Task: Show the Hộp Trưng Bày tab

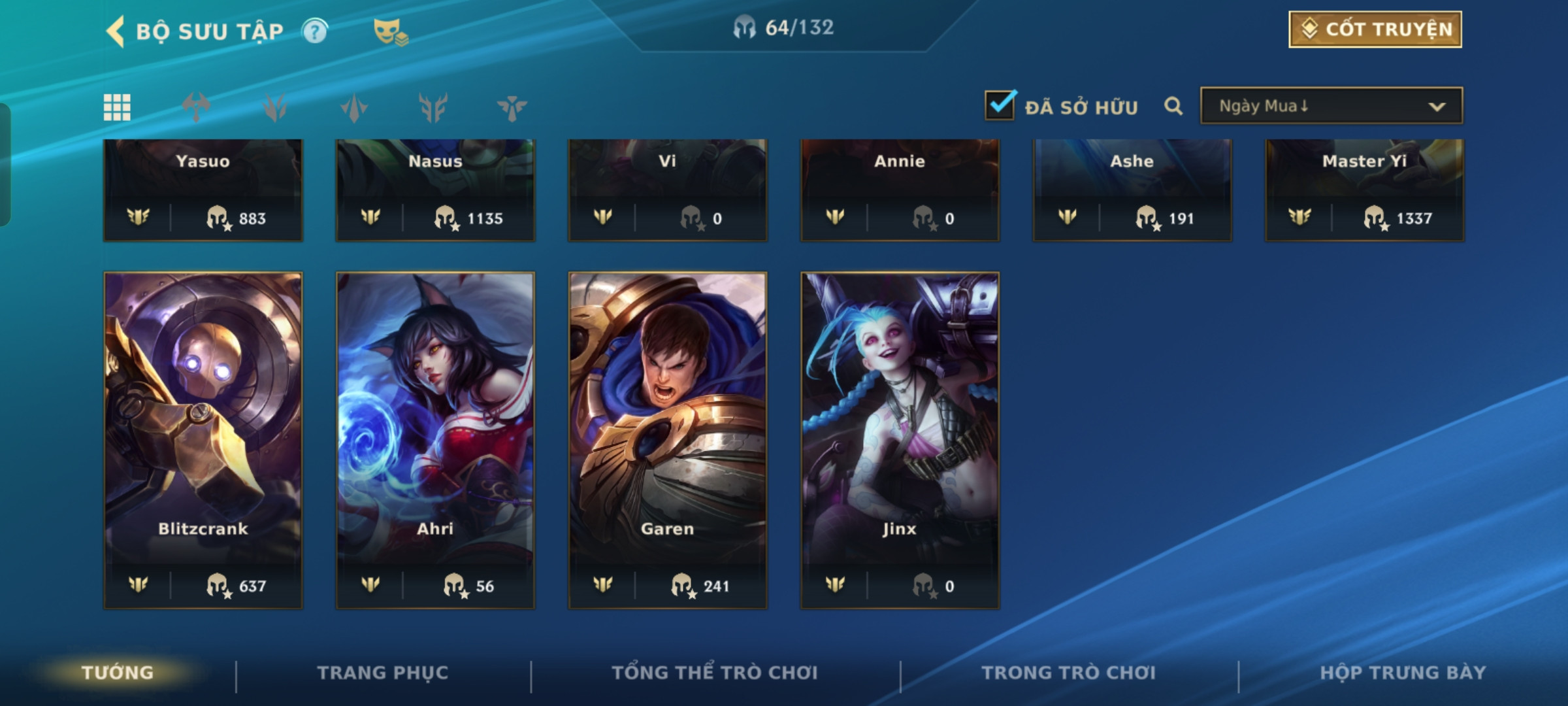Action: coord(1403,673)
